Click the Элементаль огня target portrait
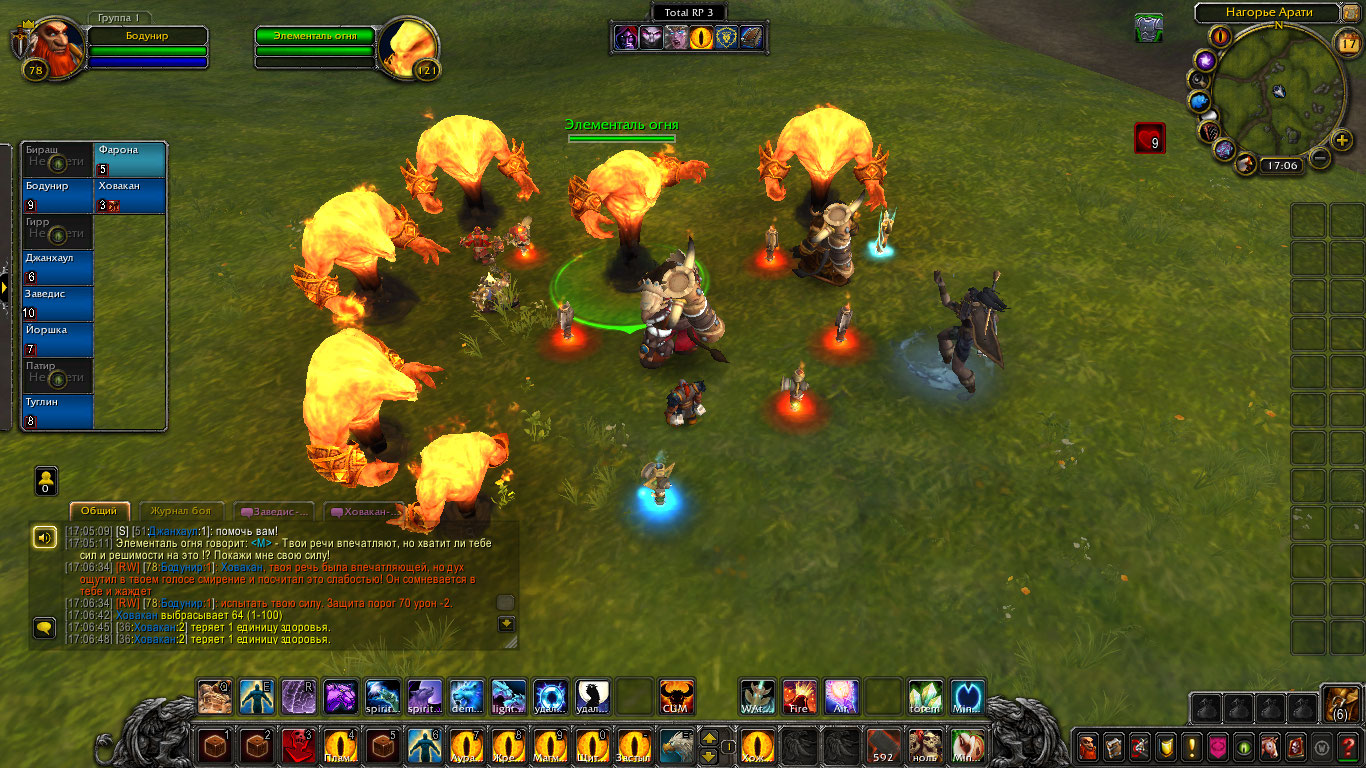This screenshot has height=768, width=1366. point(408,47)
